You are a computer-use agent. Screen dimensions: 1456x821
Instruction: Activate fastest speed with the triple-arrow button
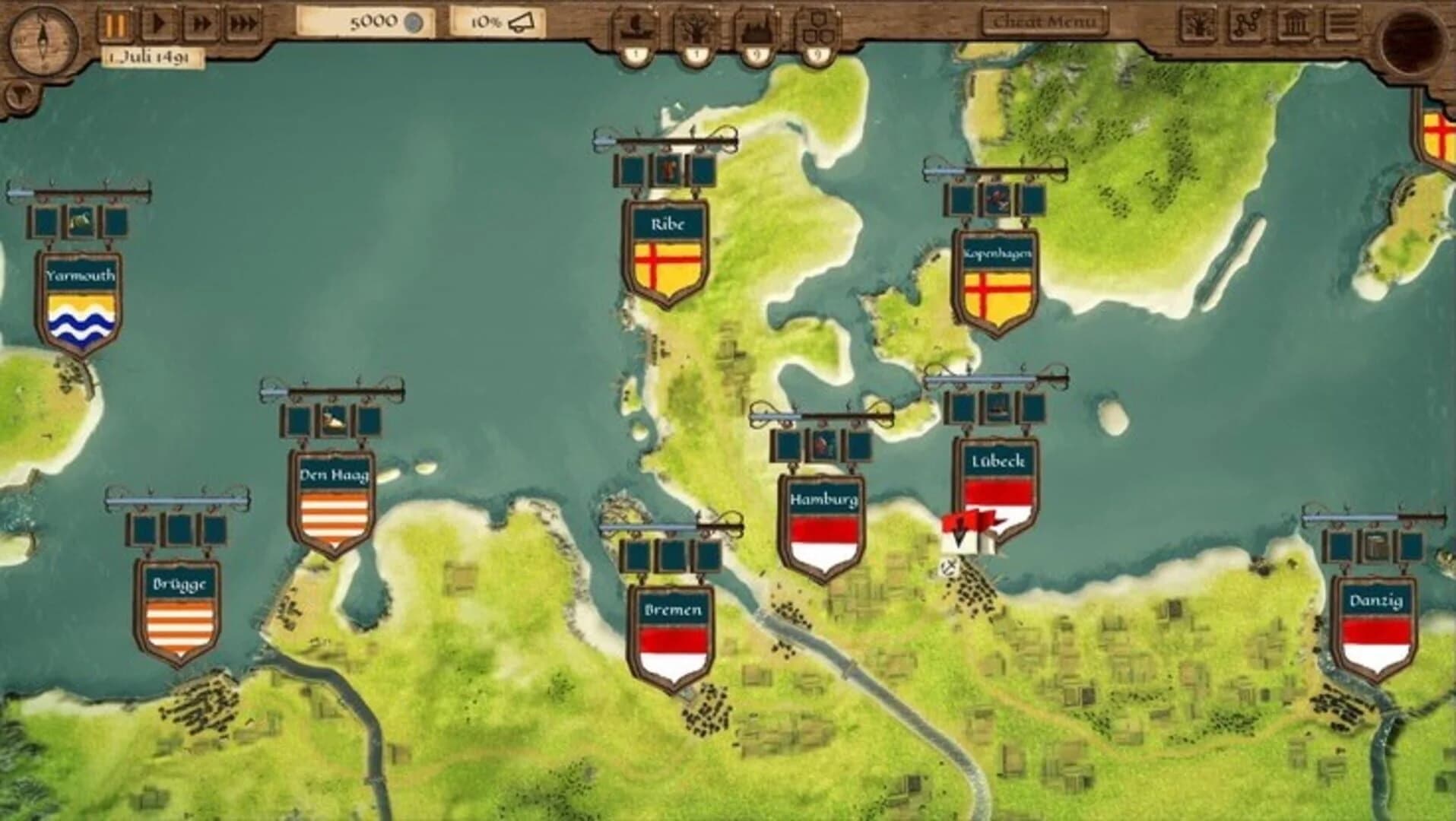241,21
